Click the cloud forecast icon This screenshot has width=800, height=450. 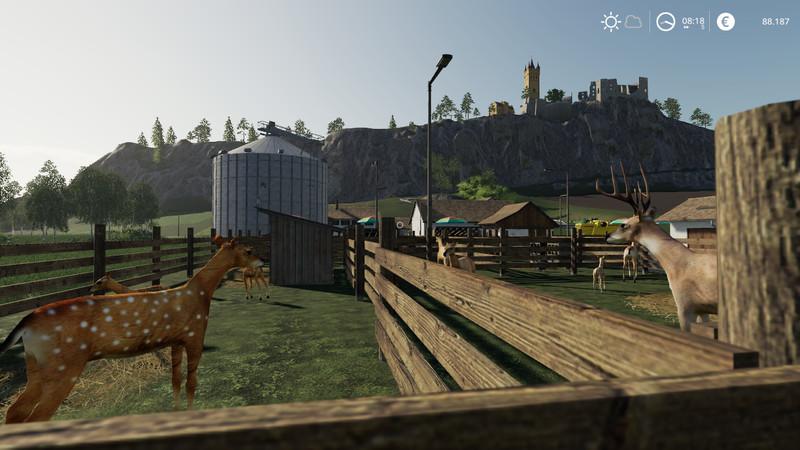pos(633,21)
